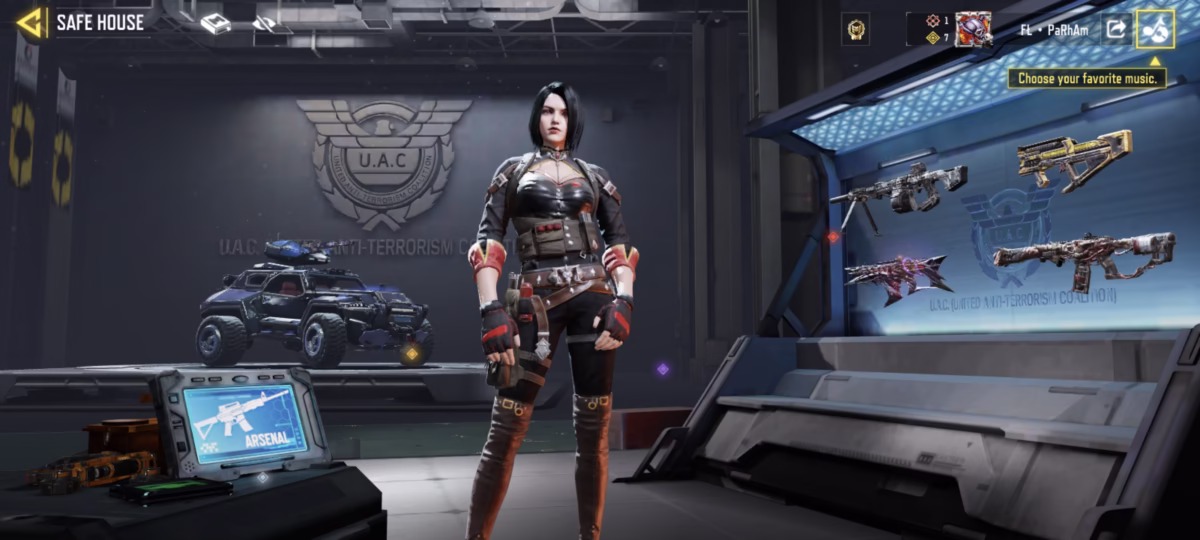
Task: Click the share arrow button
Action: pyautogui.click(x=1115, y=29)
